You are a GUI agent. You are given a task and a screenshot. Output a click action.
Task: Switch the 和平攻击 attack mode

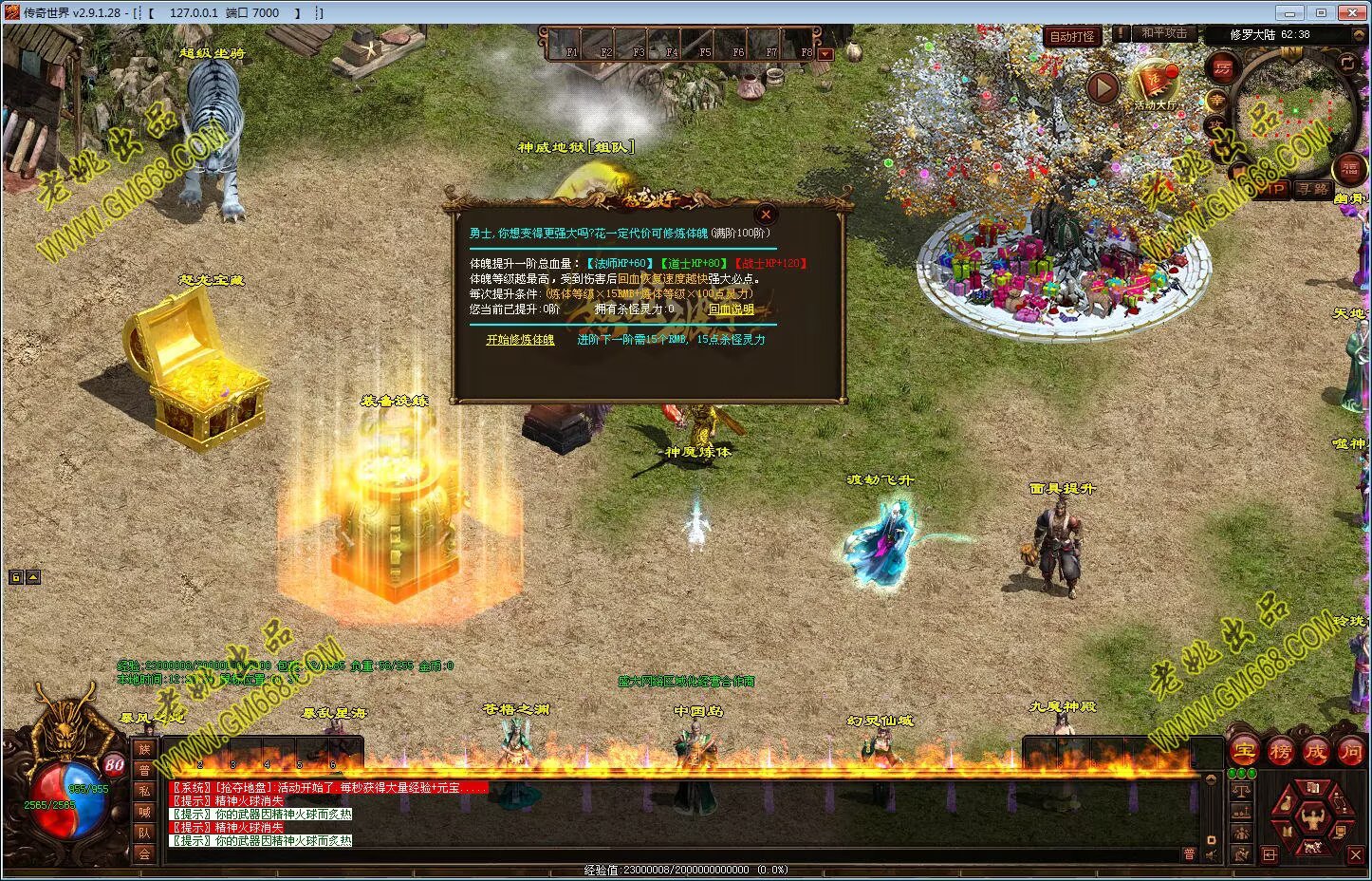point(1163,33)
